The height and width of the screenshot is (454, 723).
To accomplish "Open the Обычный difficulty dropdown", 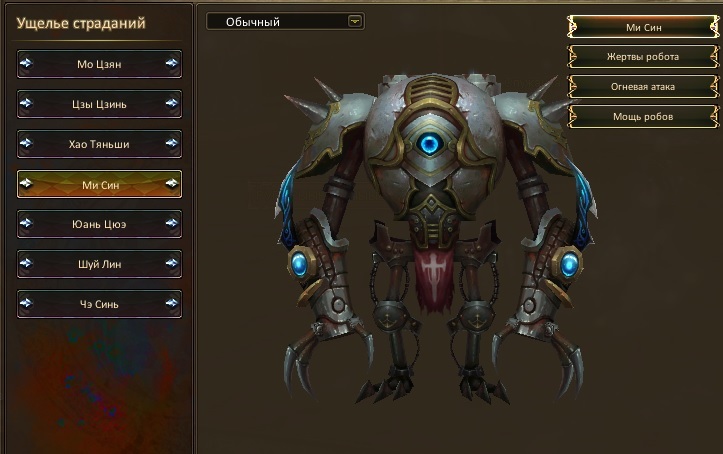I will coord(285,21).
